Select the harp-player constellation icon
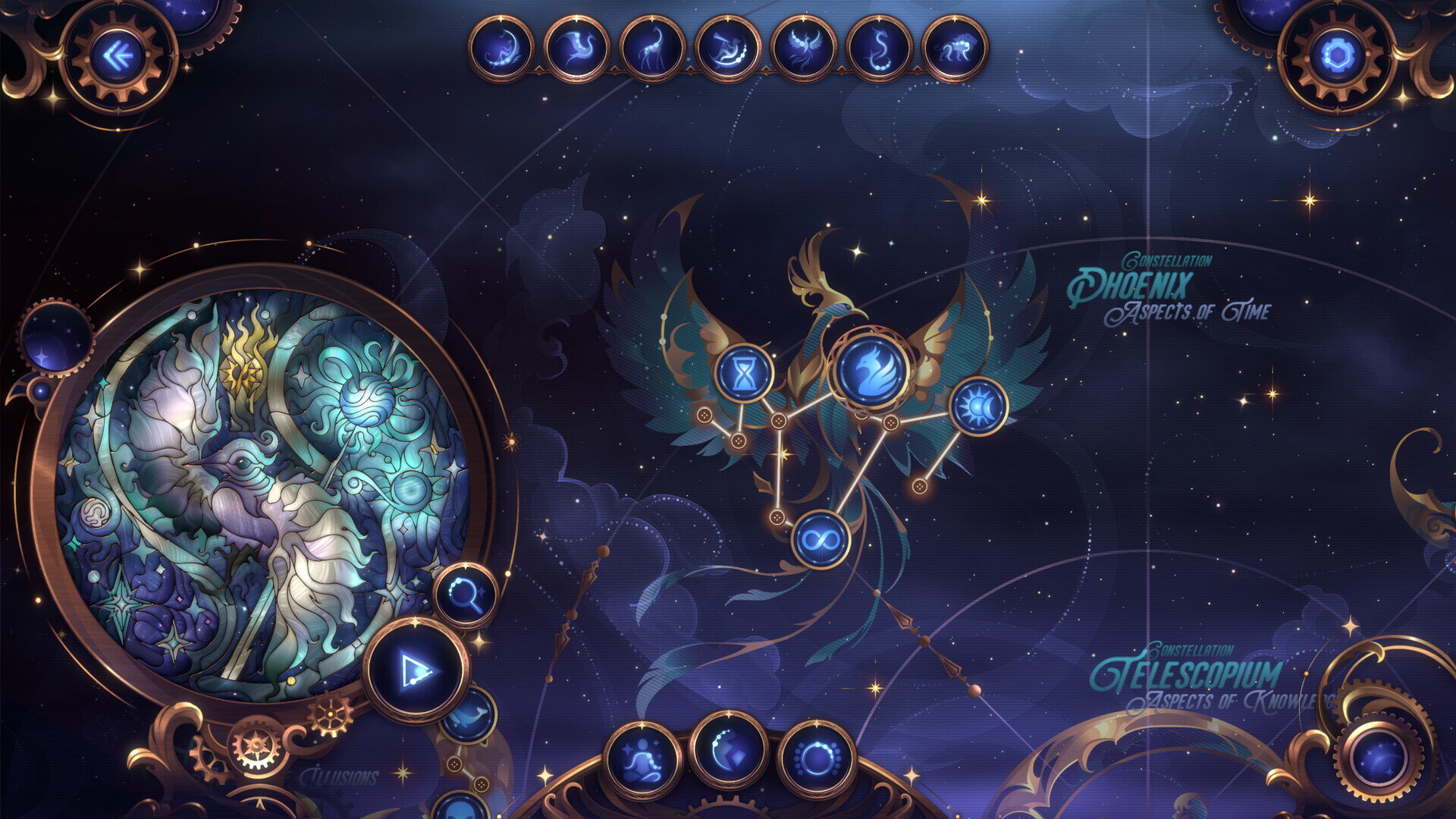This screenshot has width=1456, height=819. 501,49
